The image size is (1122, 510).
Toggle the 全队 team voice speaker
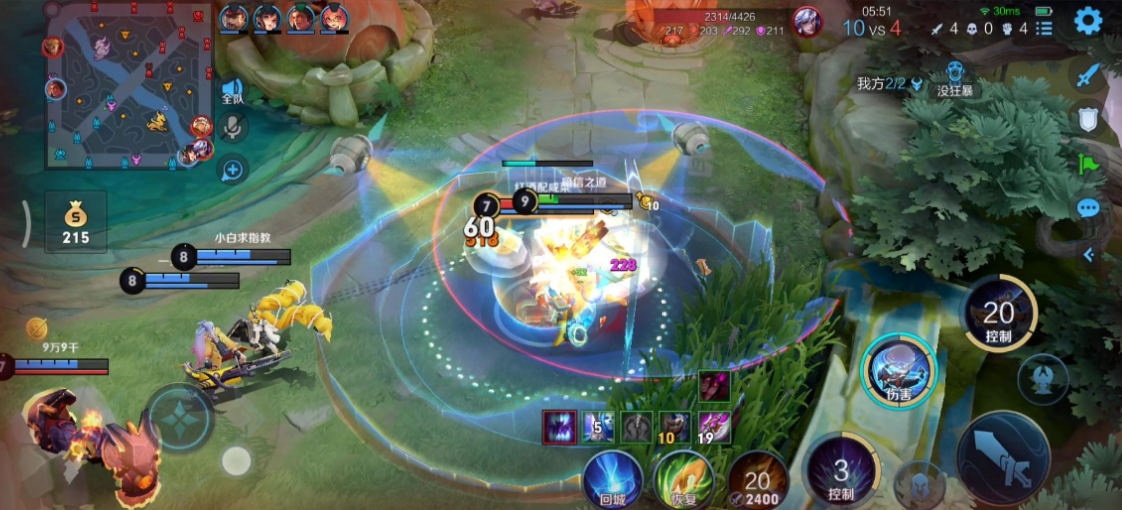(233, 90)
